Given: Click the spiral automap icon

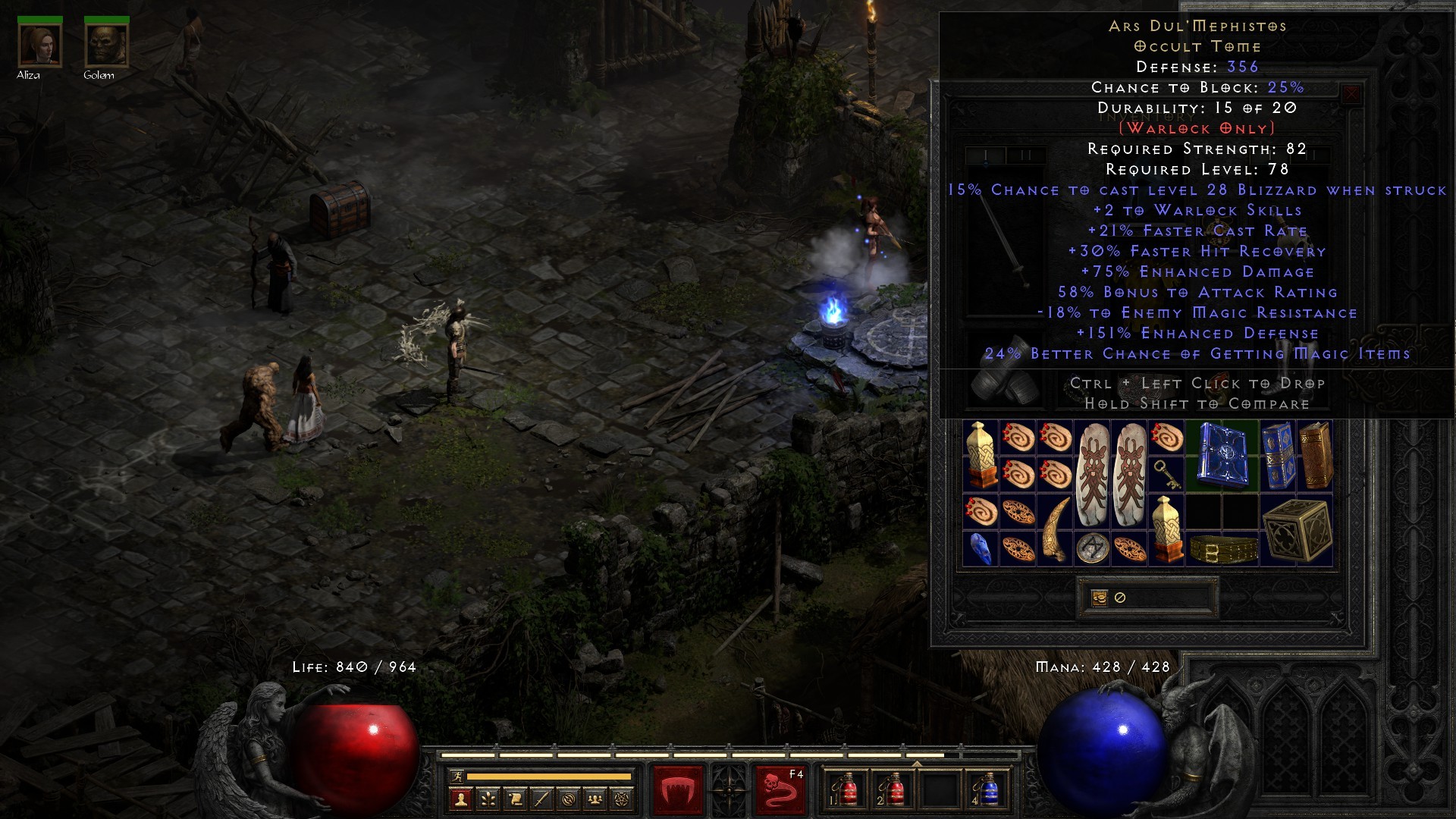Looking at the screenshot, I should pos(570,800).
